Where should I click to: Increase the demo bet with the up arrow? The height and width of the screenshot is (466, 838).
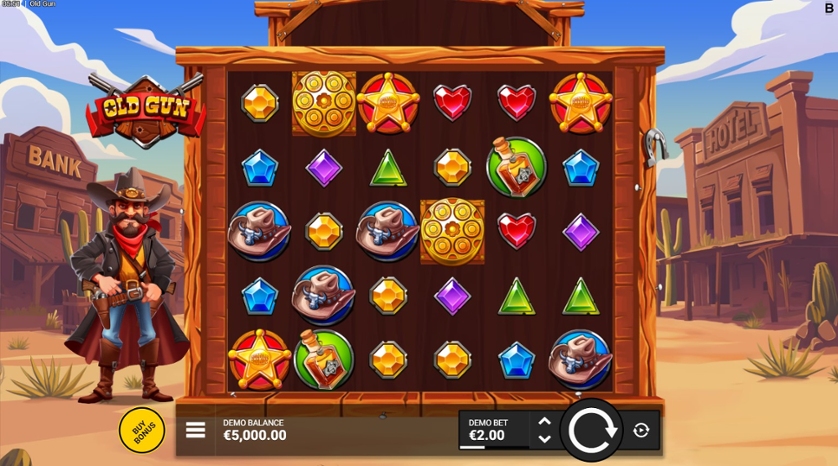coord(544,422)
